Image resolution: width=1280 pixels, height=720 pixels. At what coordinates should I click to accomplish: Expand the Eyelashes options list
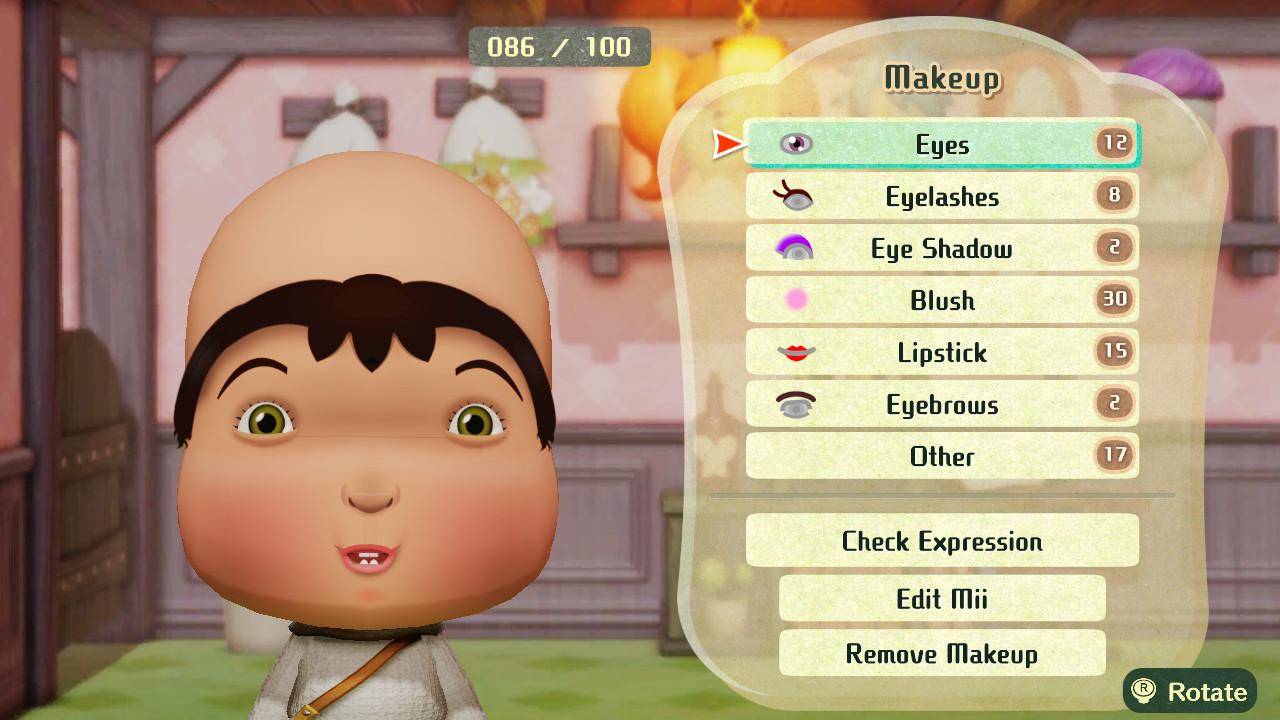coord(940,197)
